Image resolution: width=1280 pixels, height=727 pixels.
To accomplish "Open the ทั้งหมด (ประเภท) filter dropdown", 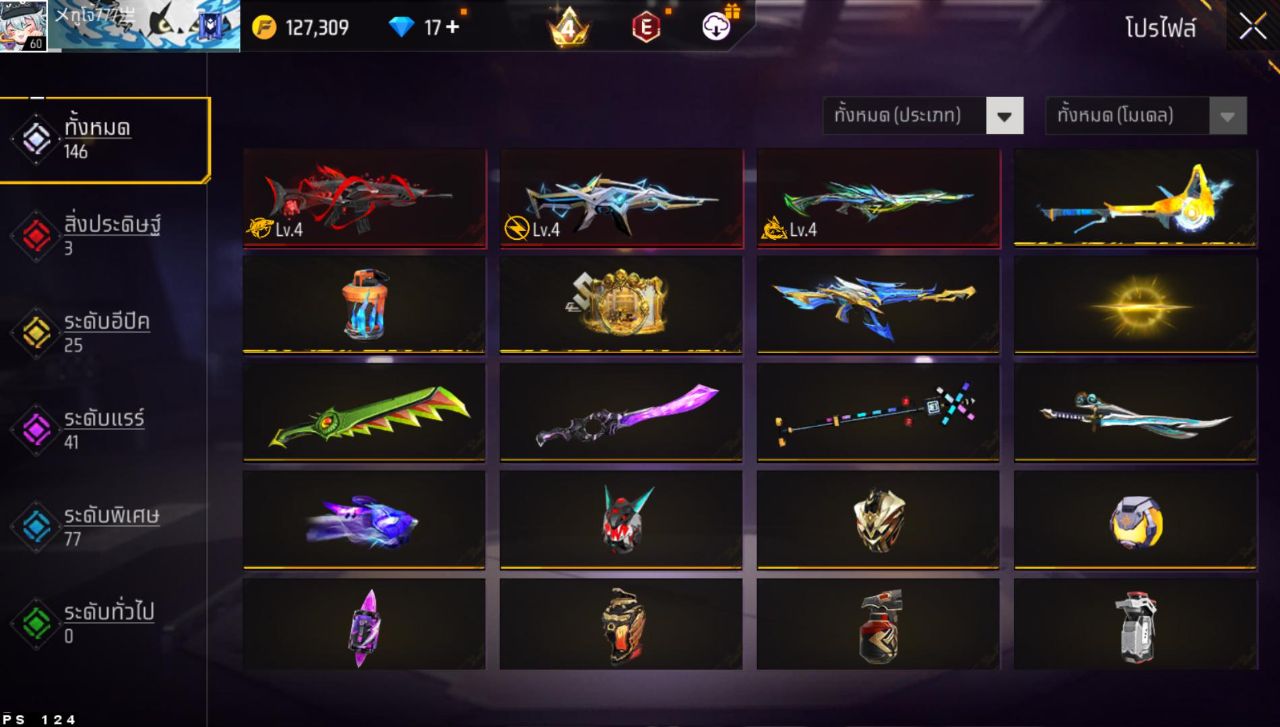I will point(922,115).
